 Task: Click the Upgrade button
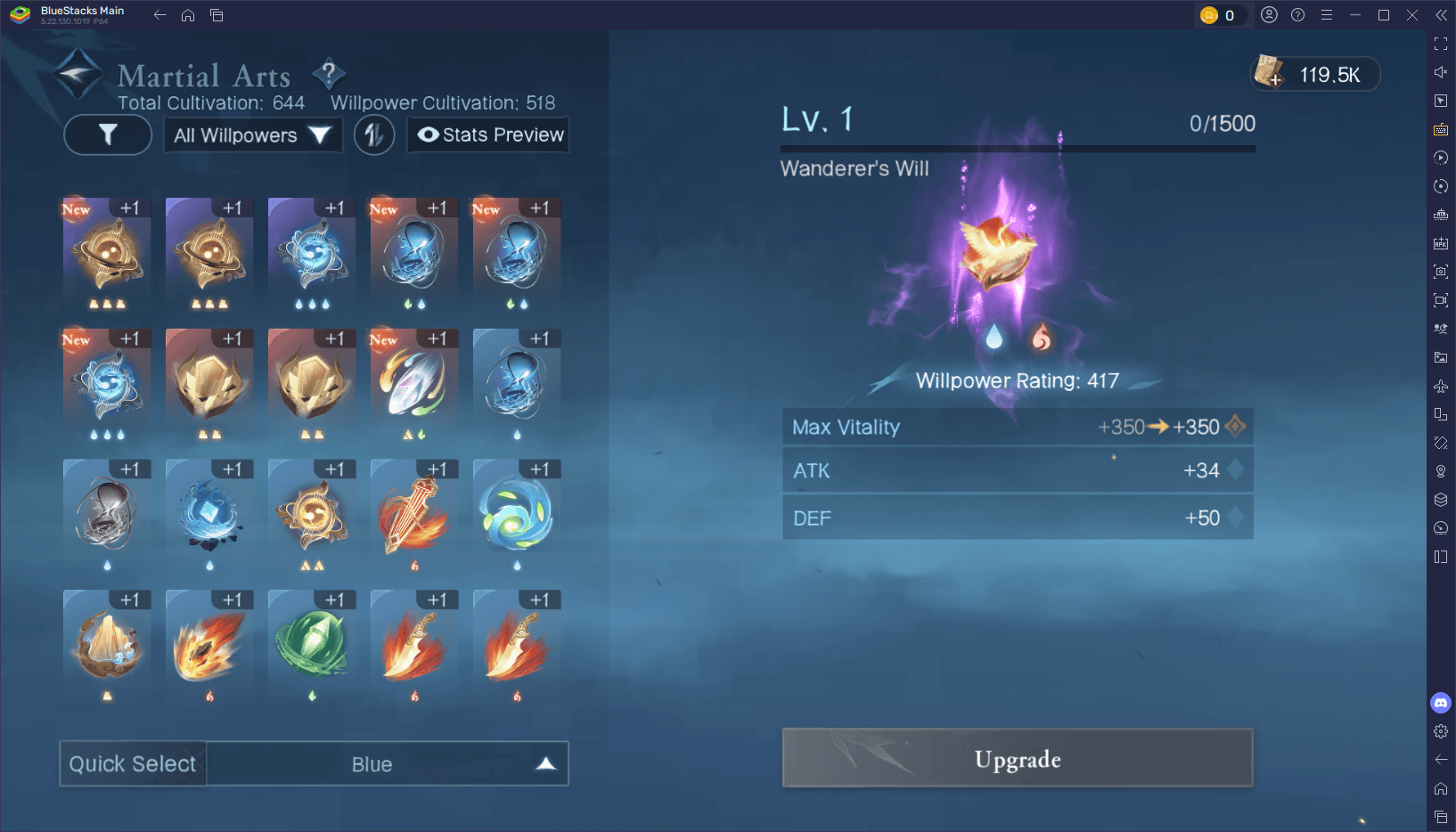pos(1017,758)
